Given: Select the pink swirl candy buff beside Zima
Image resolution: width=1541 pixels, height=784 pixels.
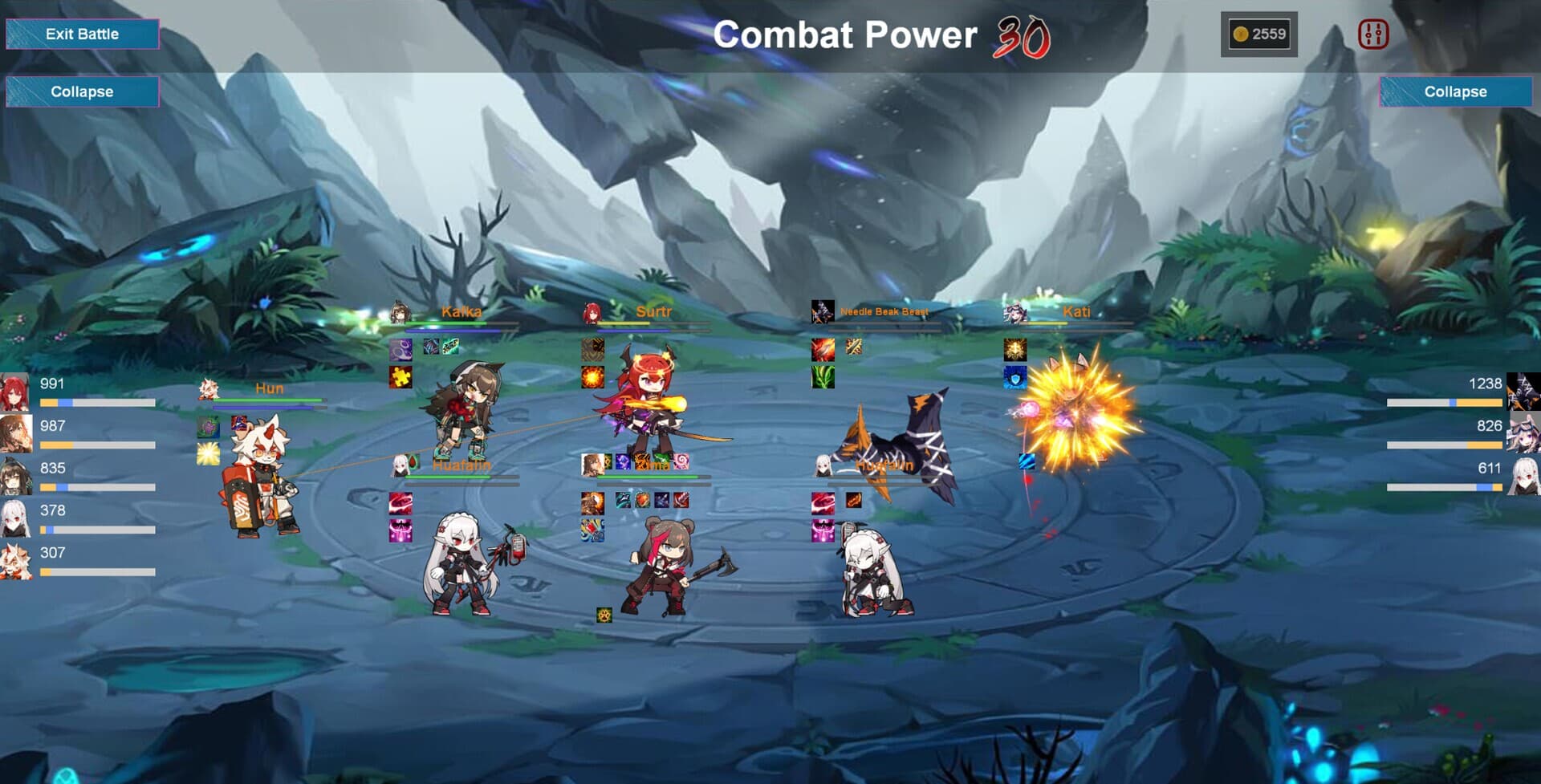Looking at the screenshot, I should (x=681, y=461).
